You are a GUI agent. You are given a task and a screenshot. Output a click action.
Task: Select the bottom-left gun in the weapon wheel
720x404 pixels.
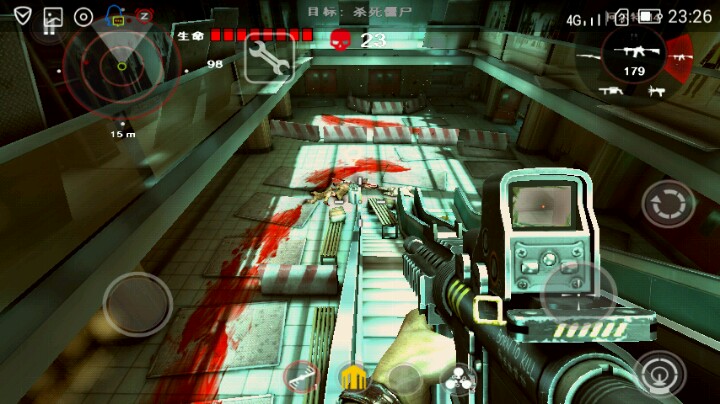pos(610,91)
